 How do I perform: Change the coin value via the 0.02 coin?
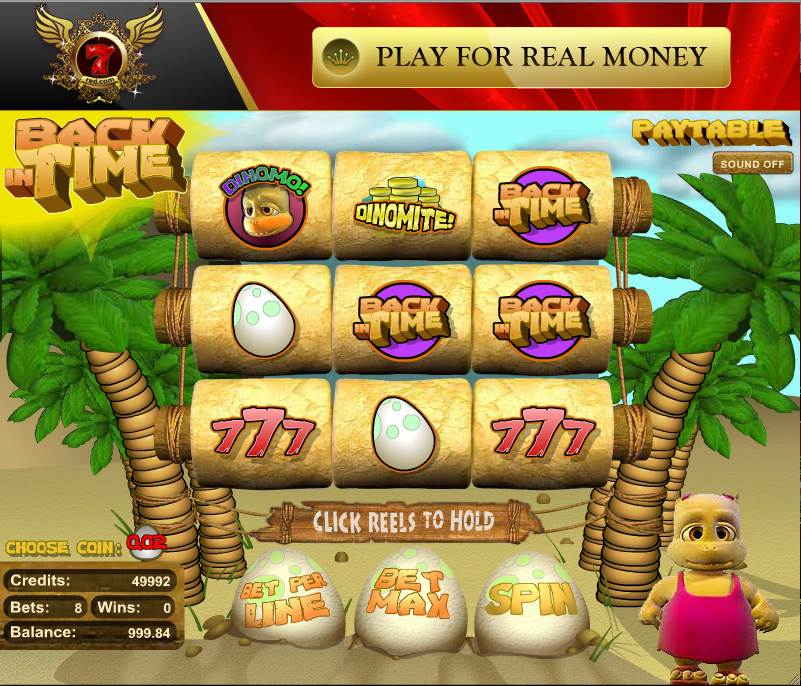click(147, 544)
